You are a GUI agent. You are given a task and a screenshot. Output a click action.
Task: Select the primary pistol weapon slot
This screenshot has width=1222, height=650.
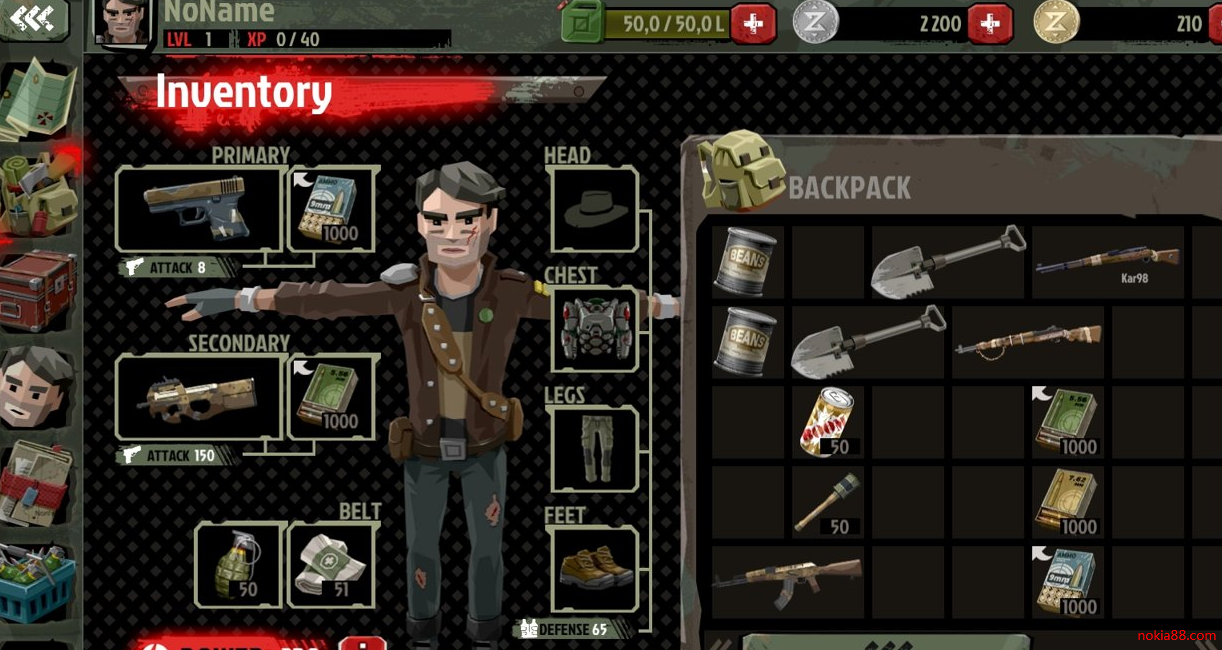199,208
